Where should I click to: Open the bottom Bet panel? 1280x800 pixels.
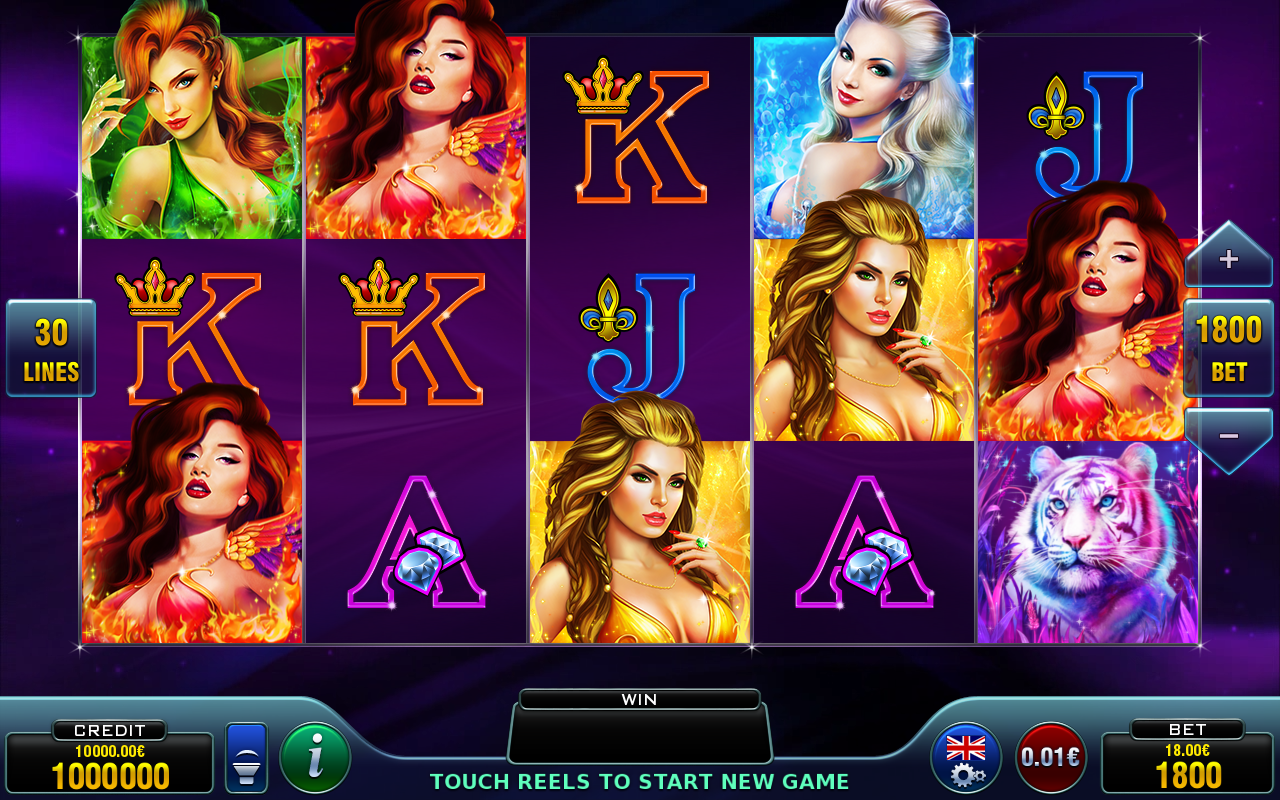tap(1187, 762)
